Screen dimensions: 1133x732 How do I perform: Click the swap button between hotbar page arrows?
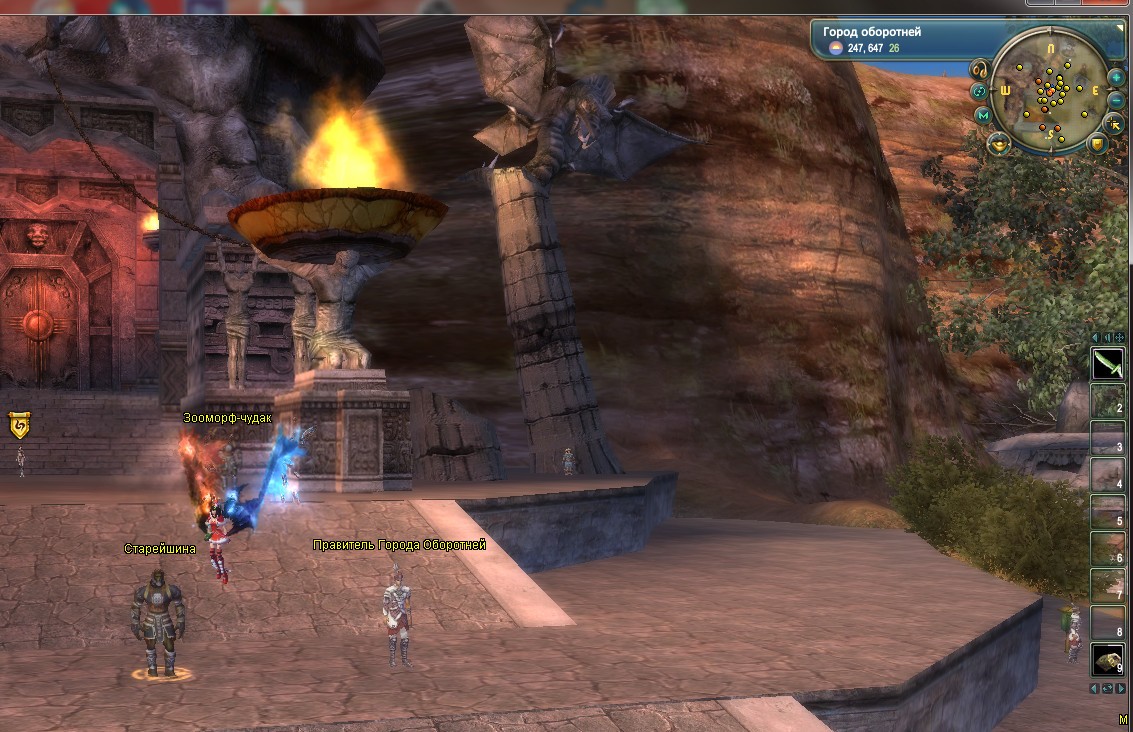point(1107,689)
